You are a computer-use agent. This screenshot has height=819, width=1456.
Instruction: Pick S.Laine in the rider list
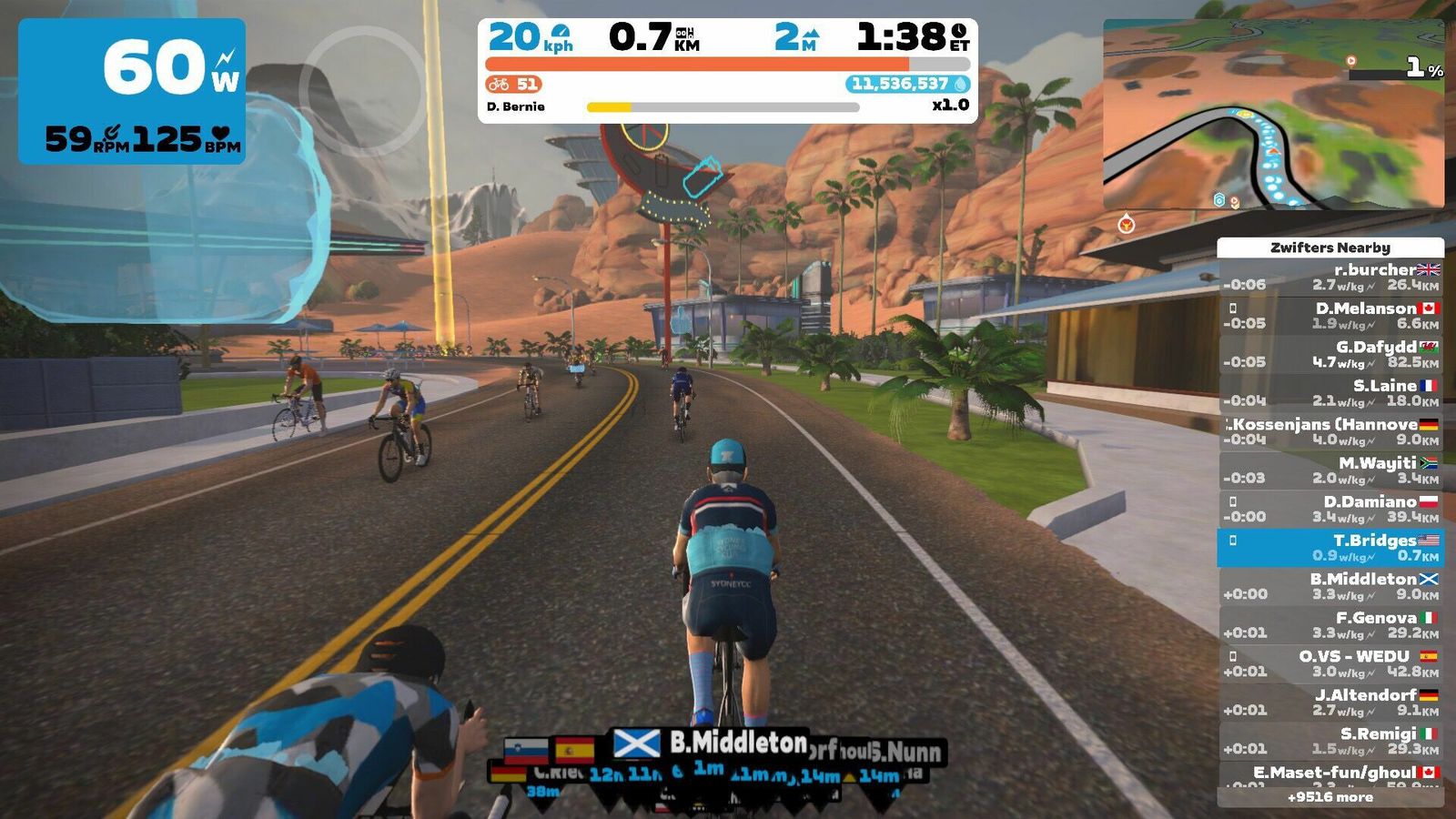pos(1330,393)
